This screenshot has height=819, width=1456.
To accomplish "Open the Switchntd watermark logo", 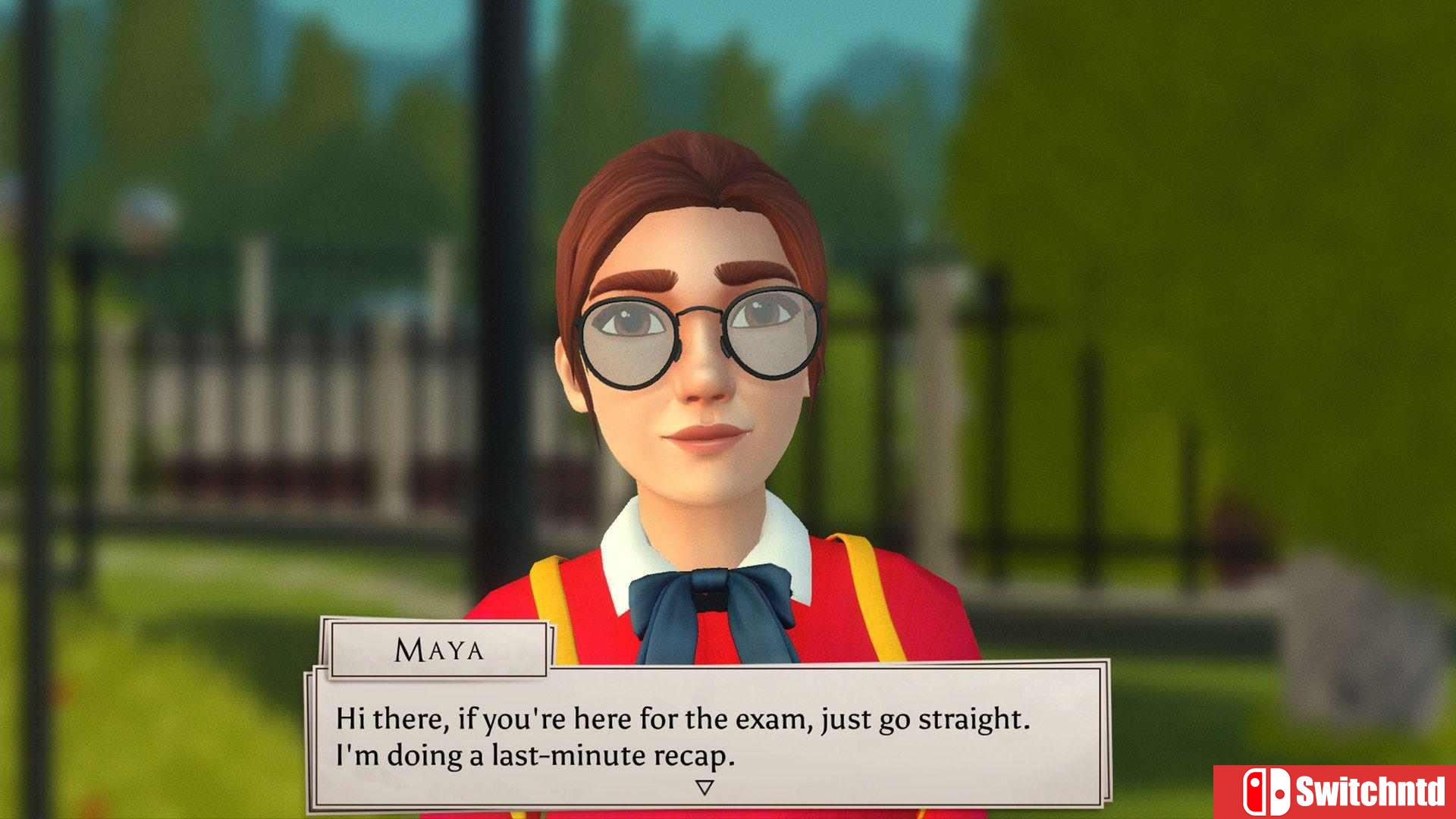I will (x=1335, y=792).
